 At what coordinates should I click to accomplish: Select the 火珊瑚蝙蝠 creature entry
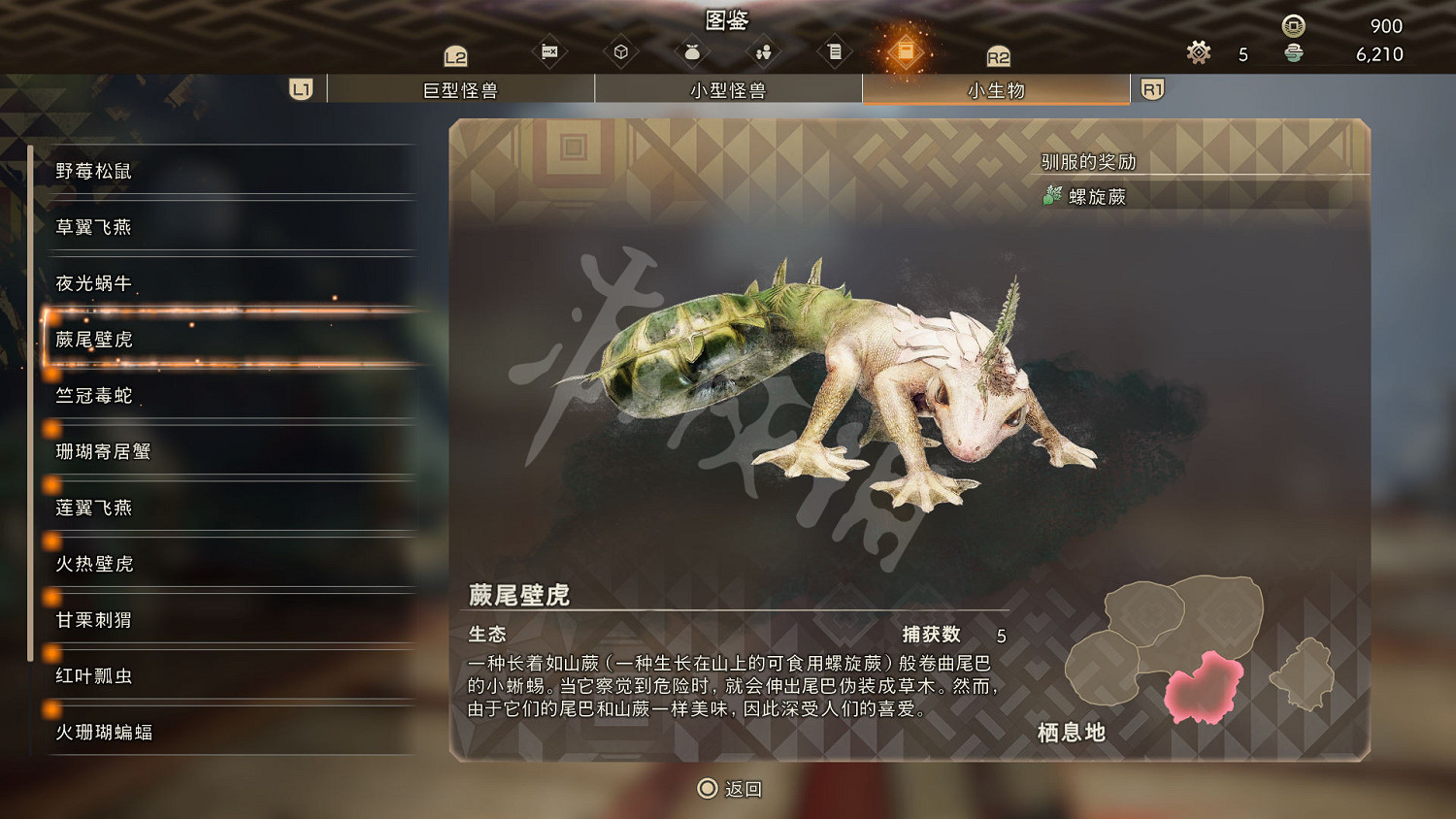pyautogui.click(x=107, y=733)
